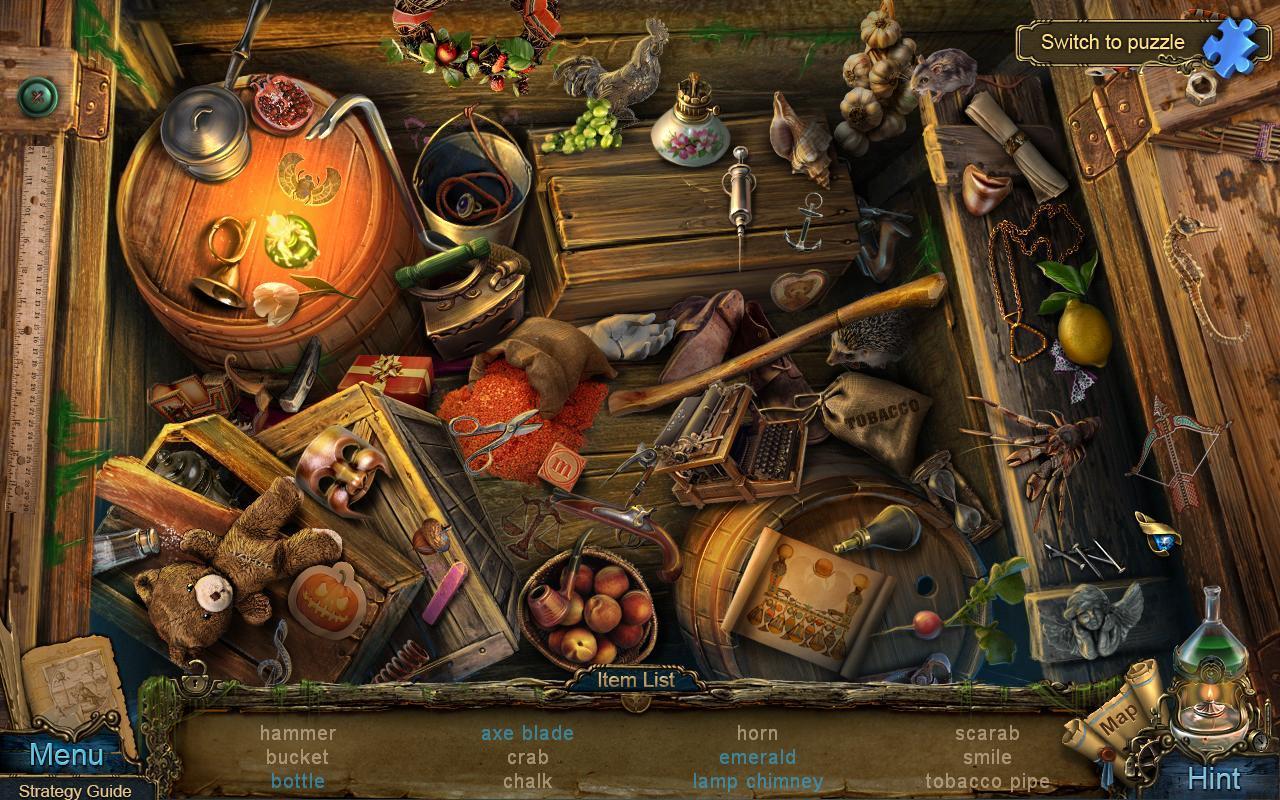Expand the Item List tab

pos(638,678)
